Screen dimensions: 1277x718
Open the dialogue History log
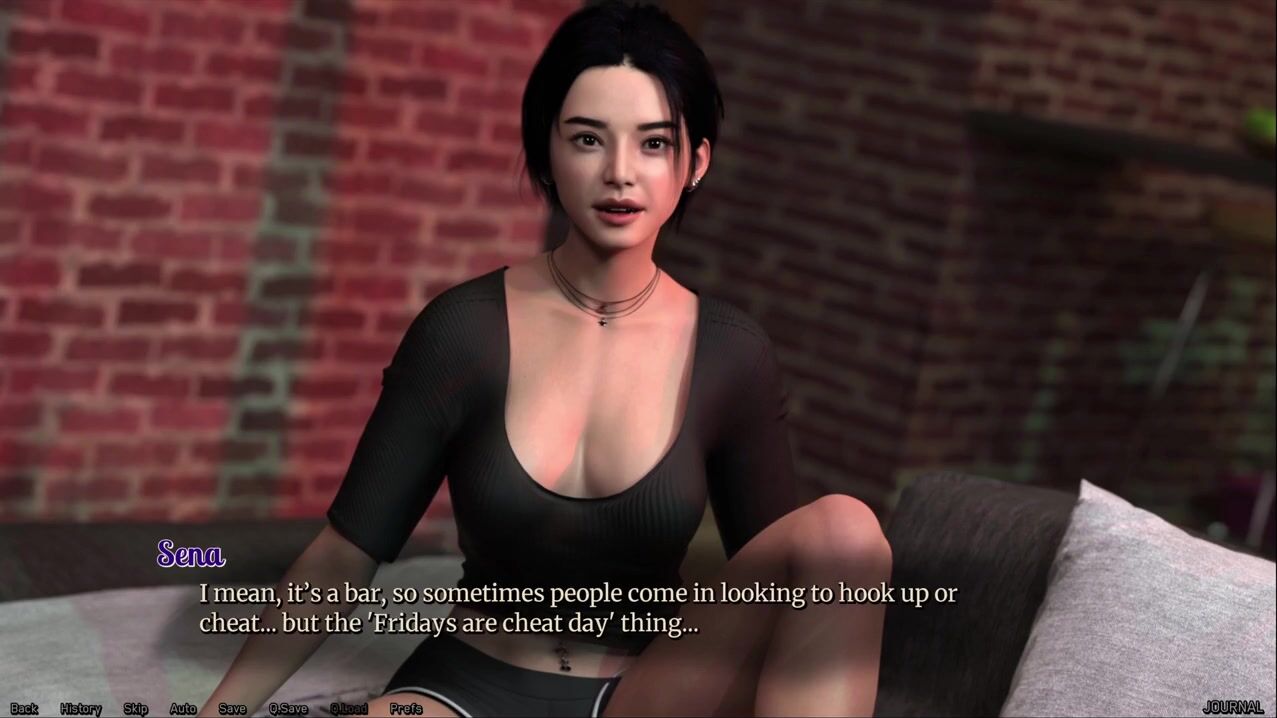pos(81,708)
